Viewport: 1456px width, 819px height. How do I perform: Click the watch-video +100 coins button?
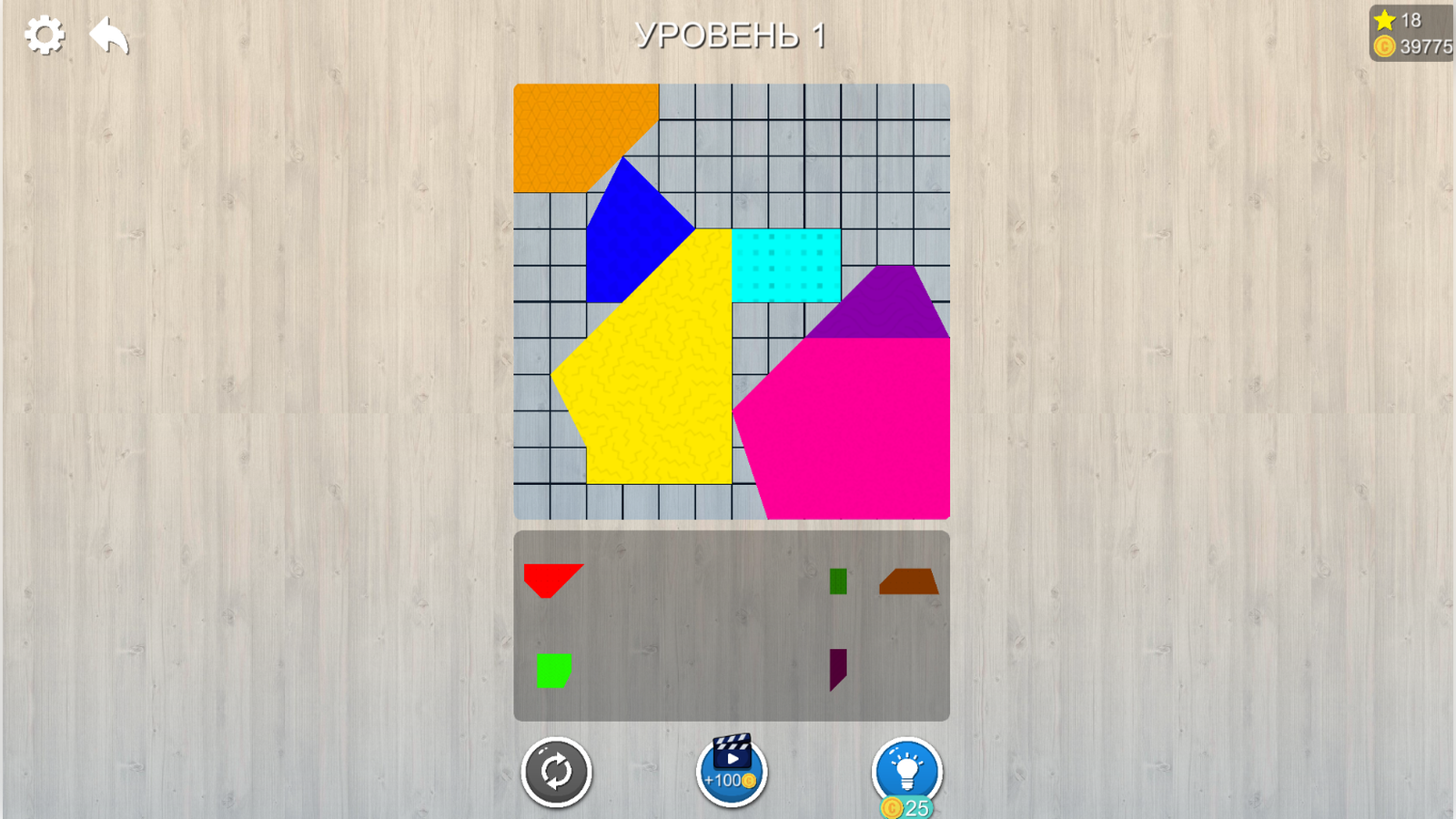pyautogui.click(x=731, y=773)
